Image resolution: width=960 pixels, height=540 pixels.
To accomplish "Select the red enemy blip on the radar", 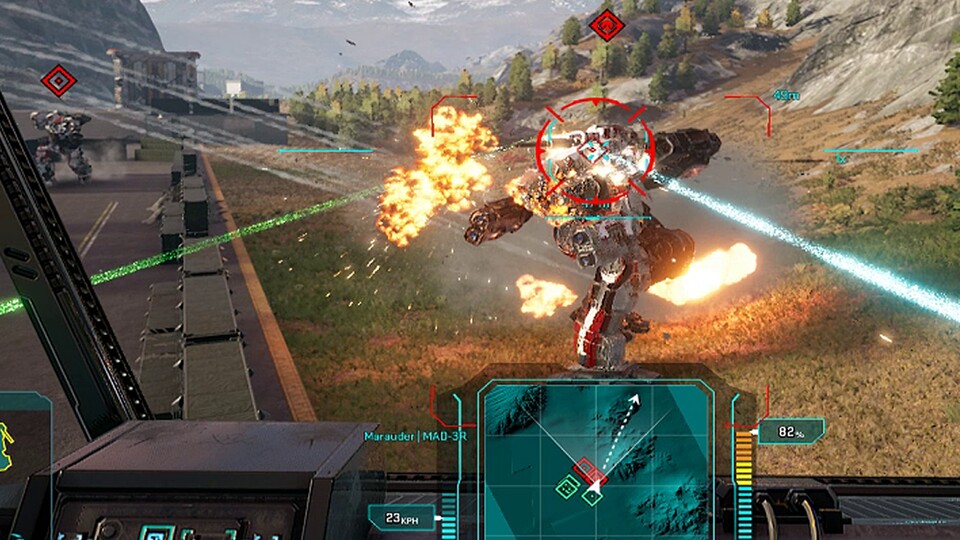I will (x=586, y=470).
